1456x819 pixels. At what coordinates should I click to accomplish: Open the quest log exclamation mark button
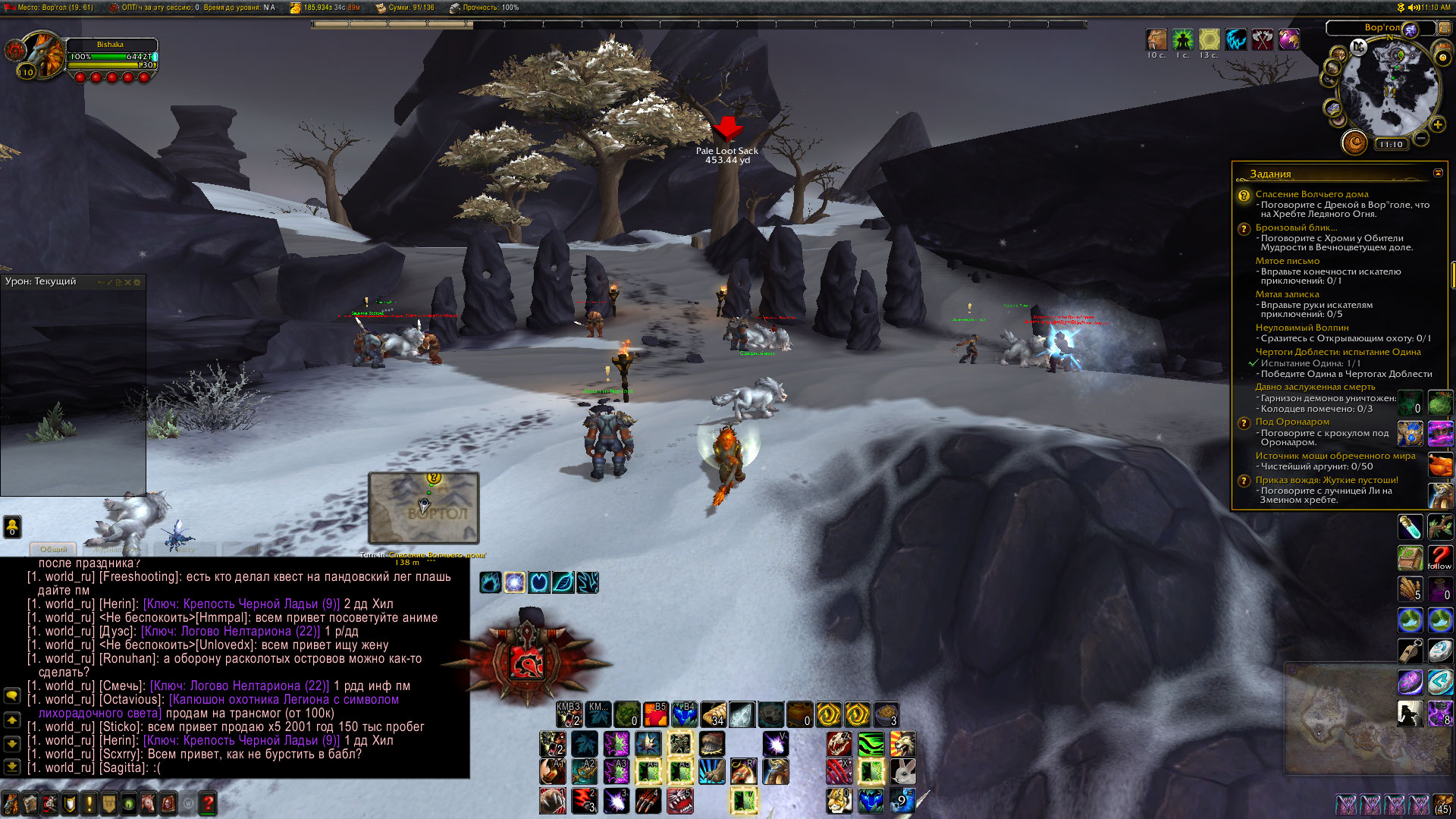pyautogui.click(x=89, y=803)
